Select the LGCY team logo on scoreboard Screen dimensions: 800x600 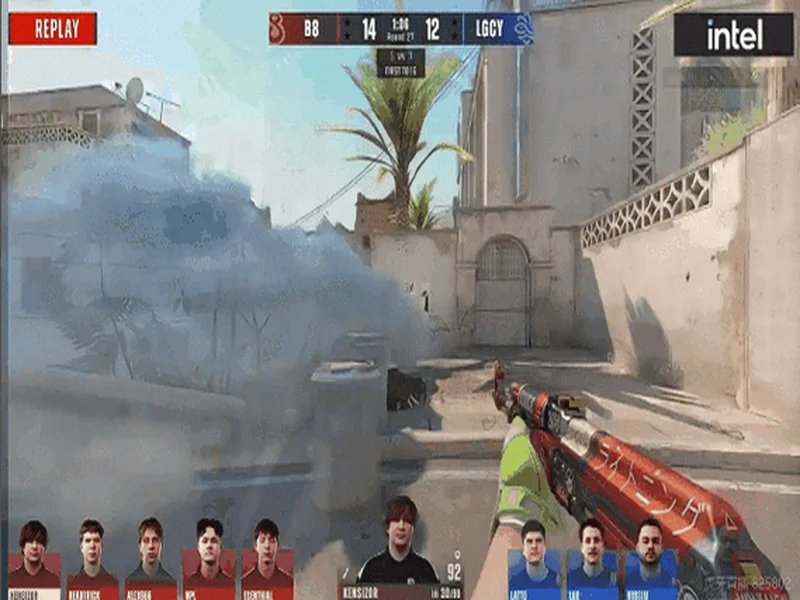(520, 29)
